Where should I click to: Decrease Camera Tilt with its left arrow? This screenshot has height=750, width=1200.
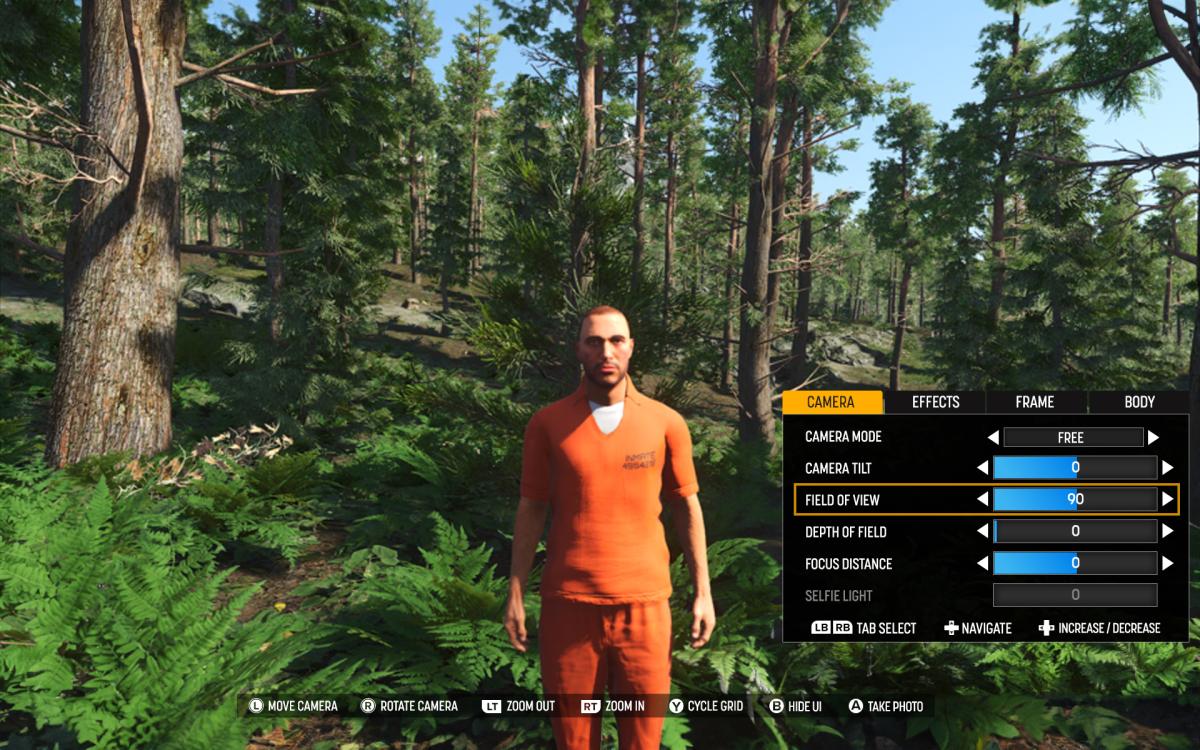click(982, 467)
